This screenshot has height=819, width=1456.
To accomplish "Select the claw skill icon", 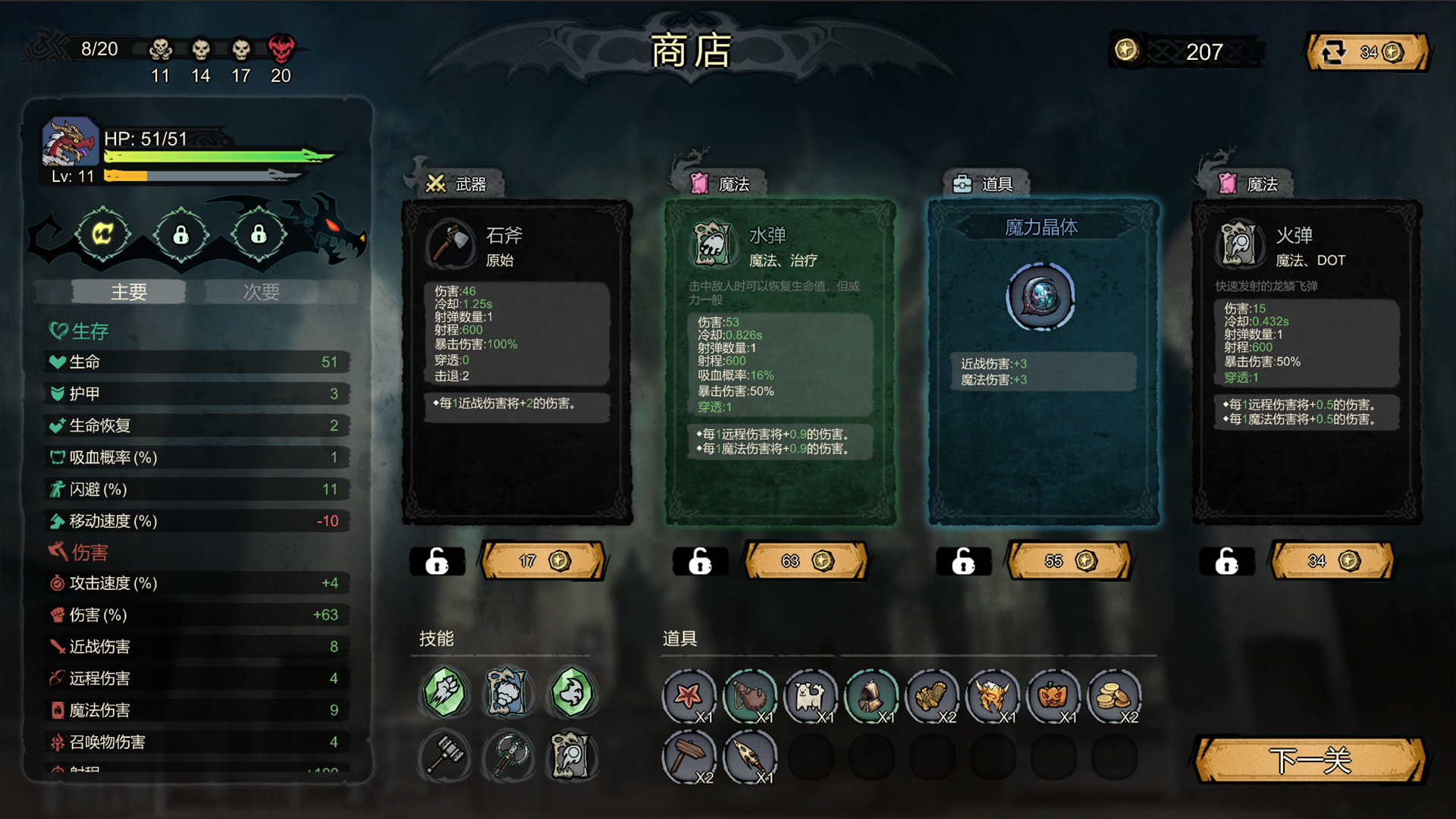I will pos(444,692).
